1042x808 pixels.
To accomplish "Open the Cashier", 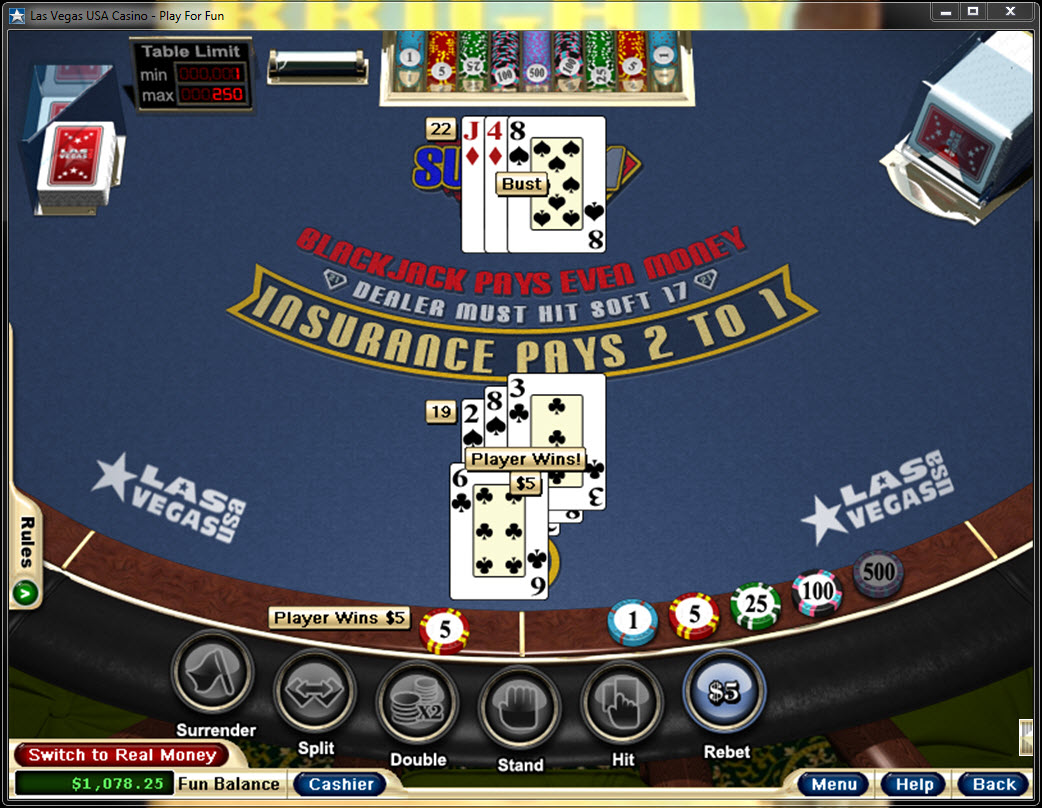I will (x=340, y=784).
